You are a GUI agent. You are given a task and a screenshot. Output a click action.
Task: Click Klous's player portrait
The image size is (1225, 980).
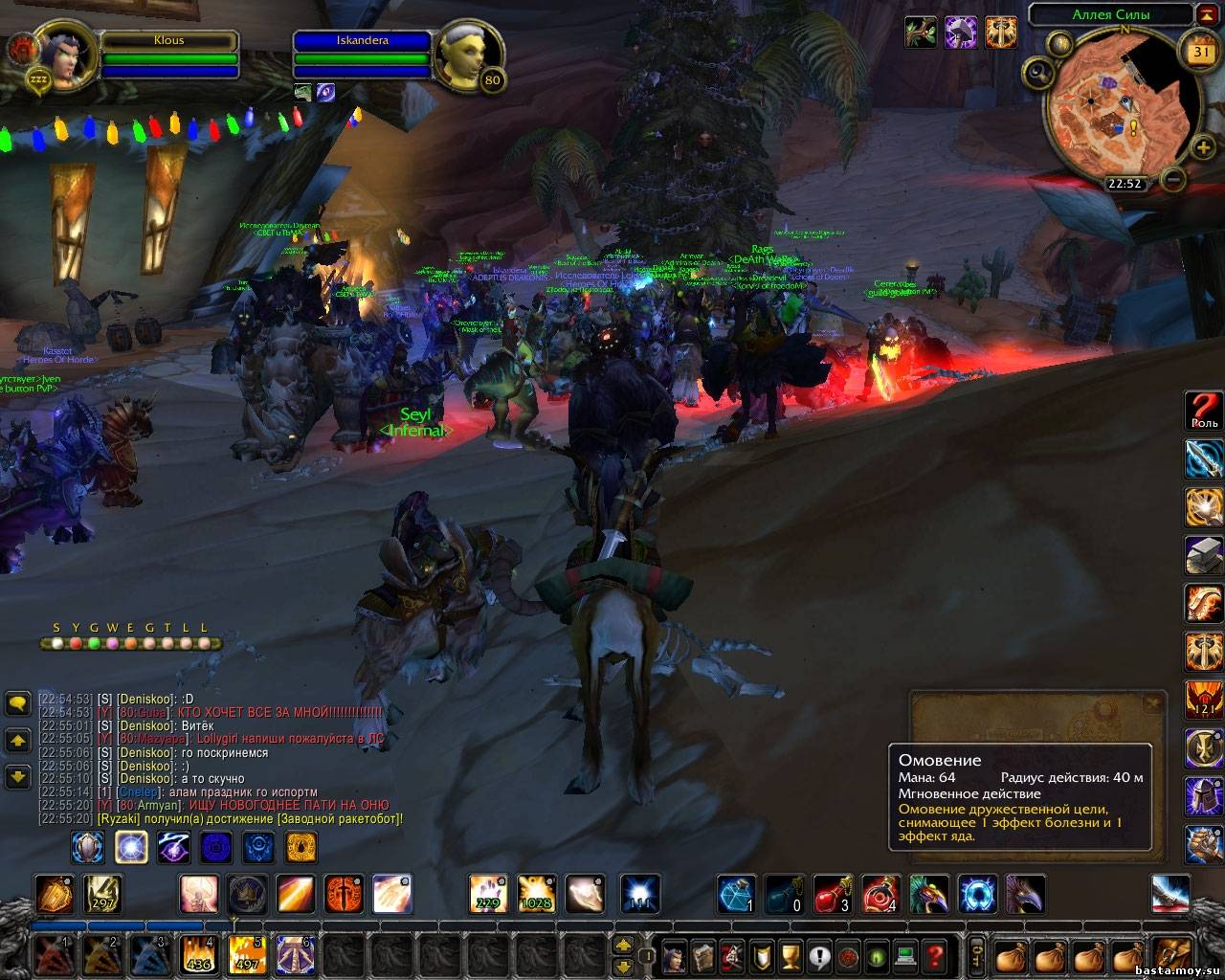[64, 55]
